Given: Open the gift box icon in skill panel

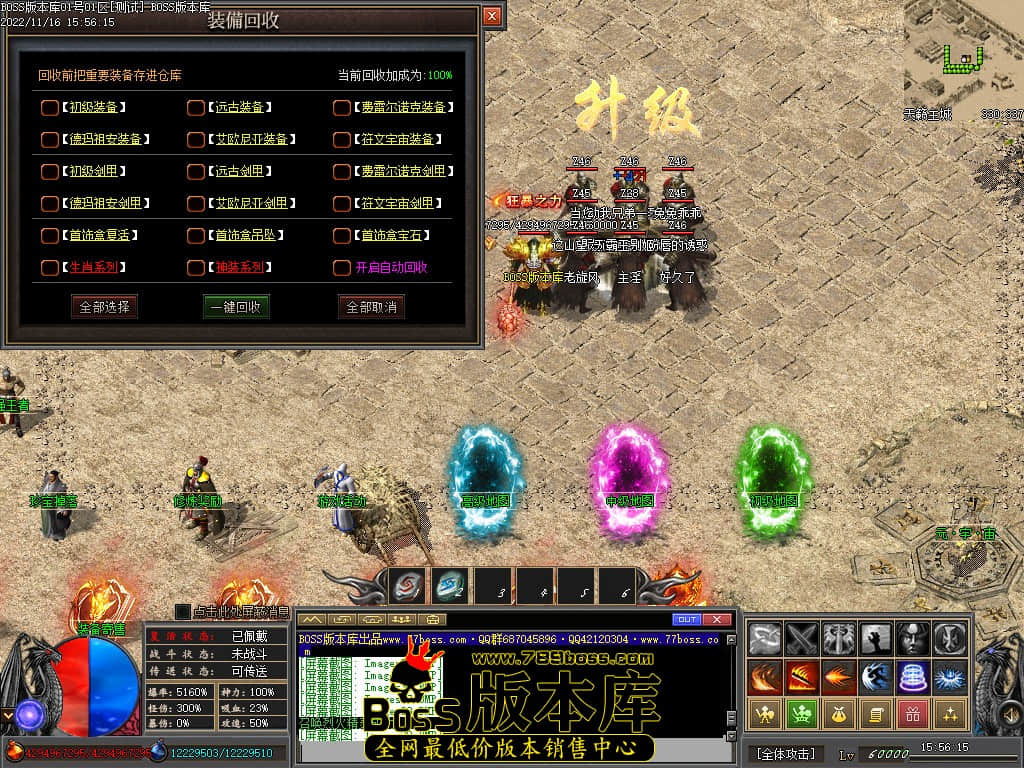Looking at the screenshot, I should coord(911,713).
